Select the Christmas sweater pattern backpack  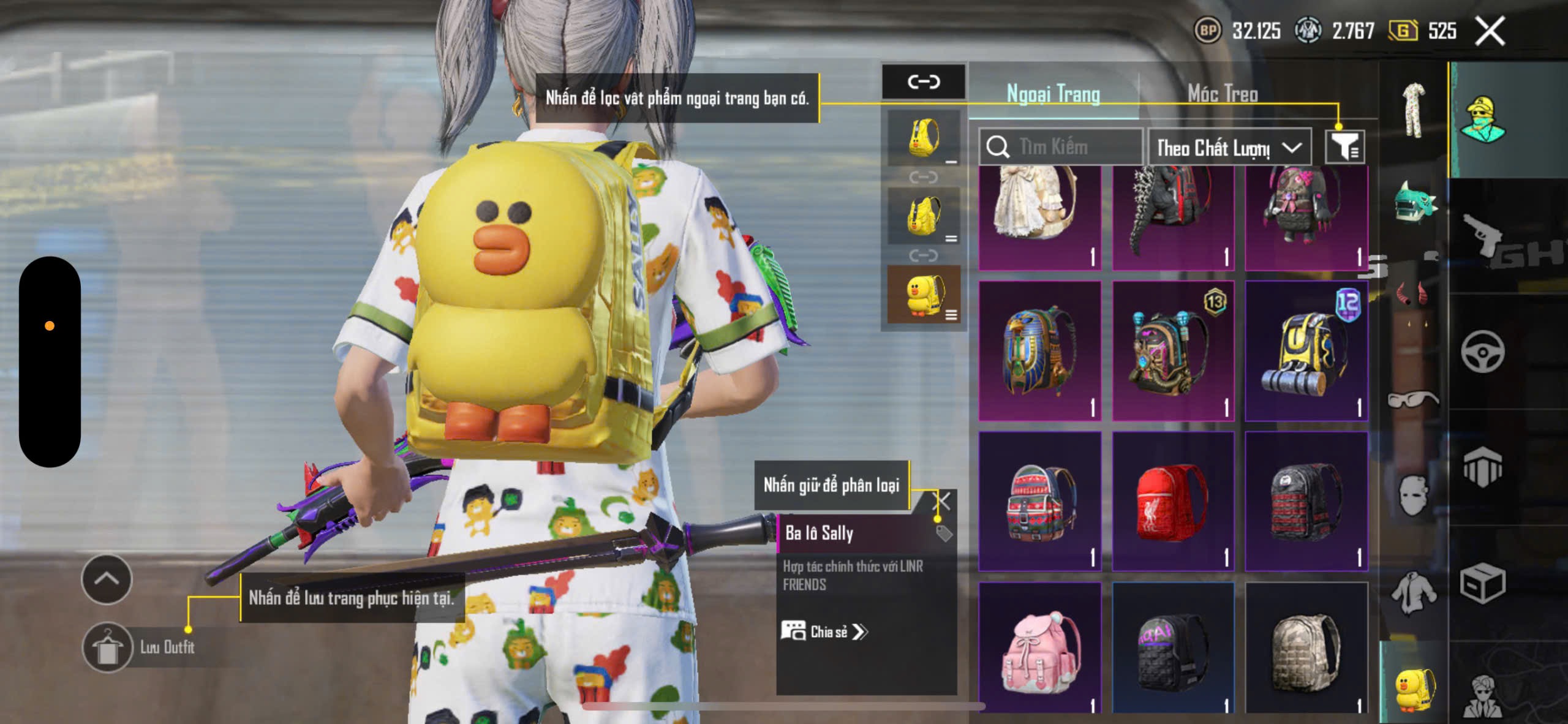pyautogui.click(x=1039, y=502)
